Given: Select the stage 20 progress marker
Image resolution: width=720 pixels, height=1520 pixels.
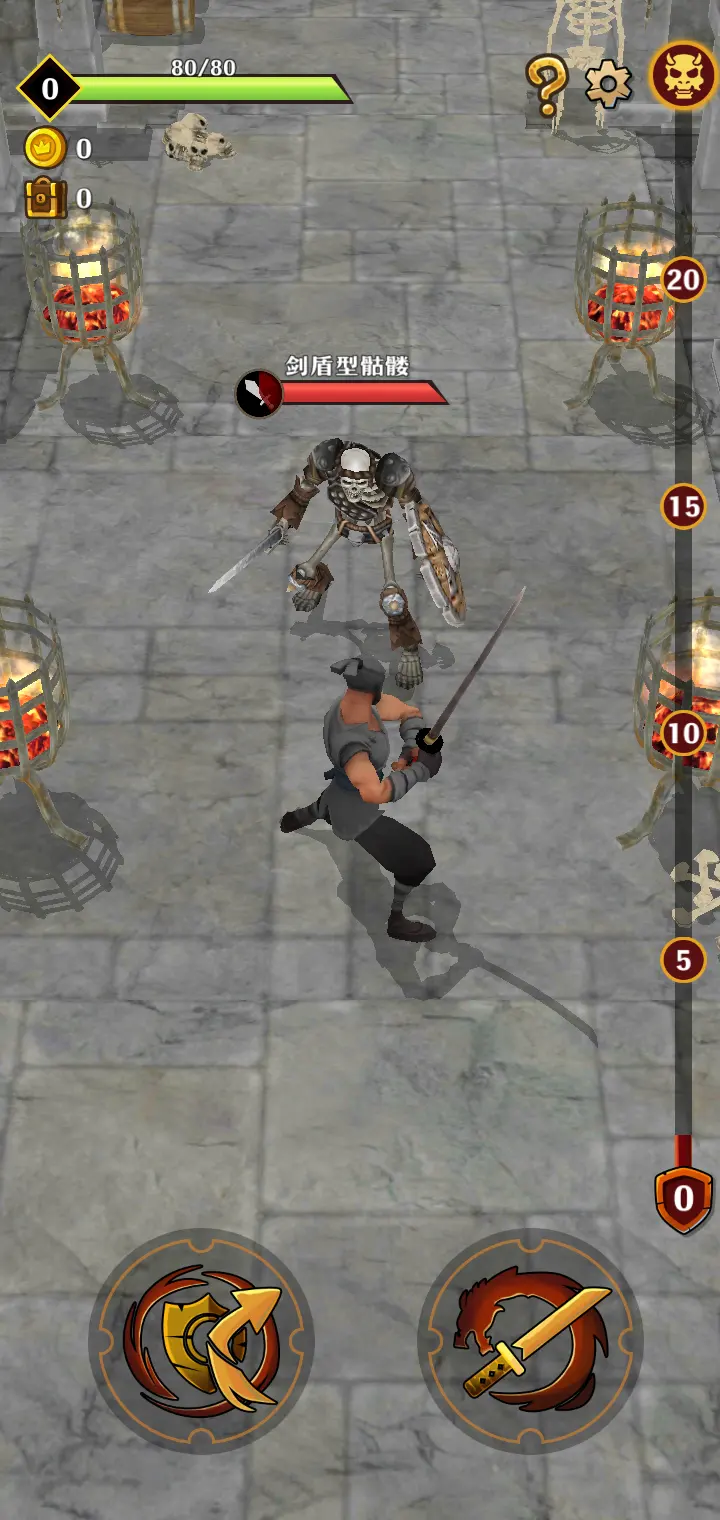Looking at the screenshot, I should pyautogui.click(x=683, y=279).
